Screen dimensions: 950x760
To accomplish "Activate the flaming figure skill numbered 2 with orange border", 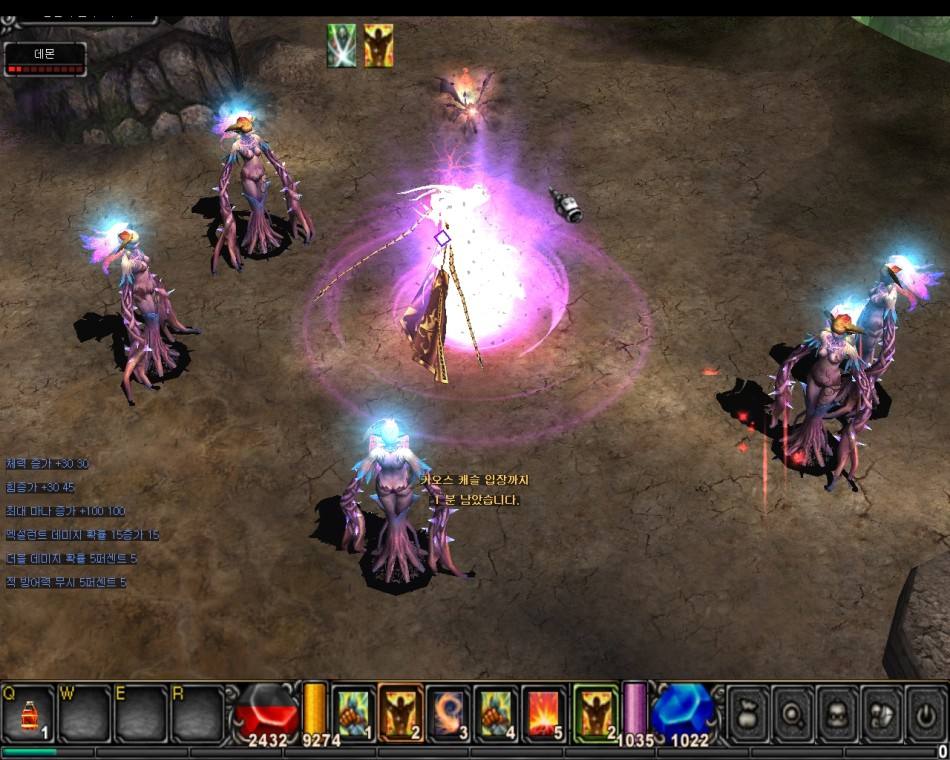I will click(x=401, y=713).
